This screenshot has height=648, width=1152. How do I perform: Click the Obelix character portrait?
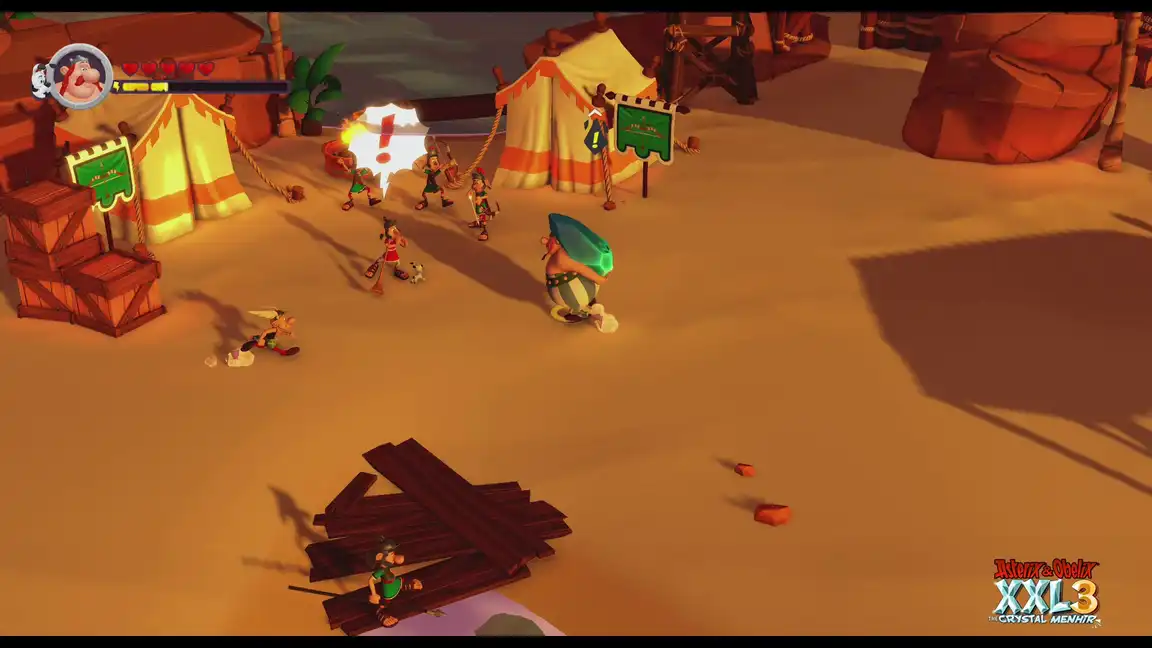(80, 76)
